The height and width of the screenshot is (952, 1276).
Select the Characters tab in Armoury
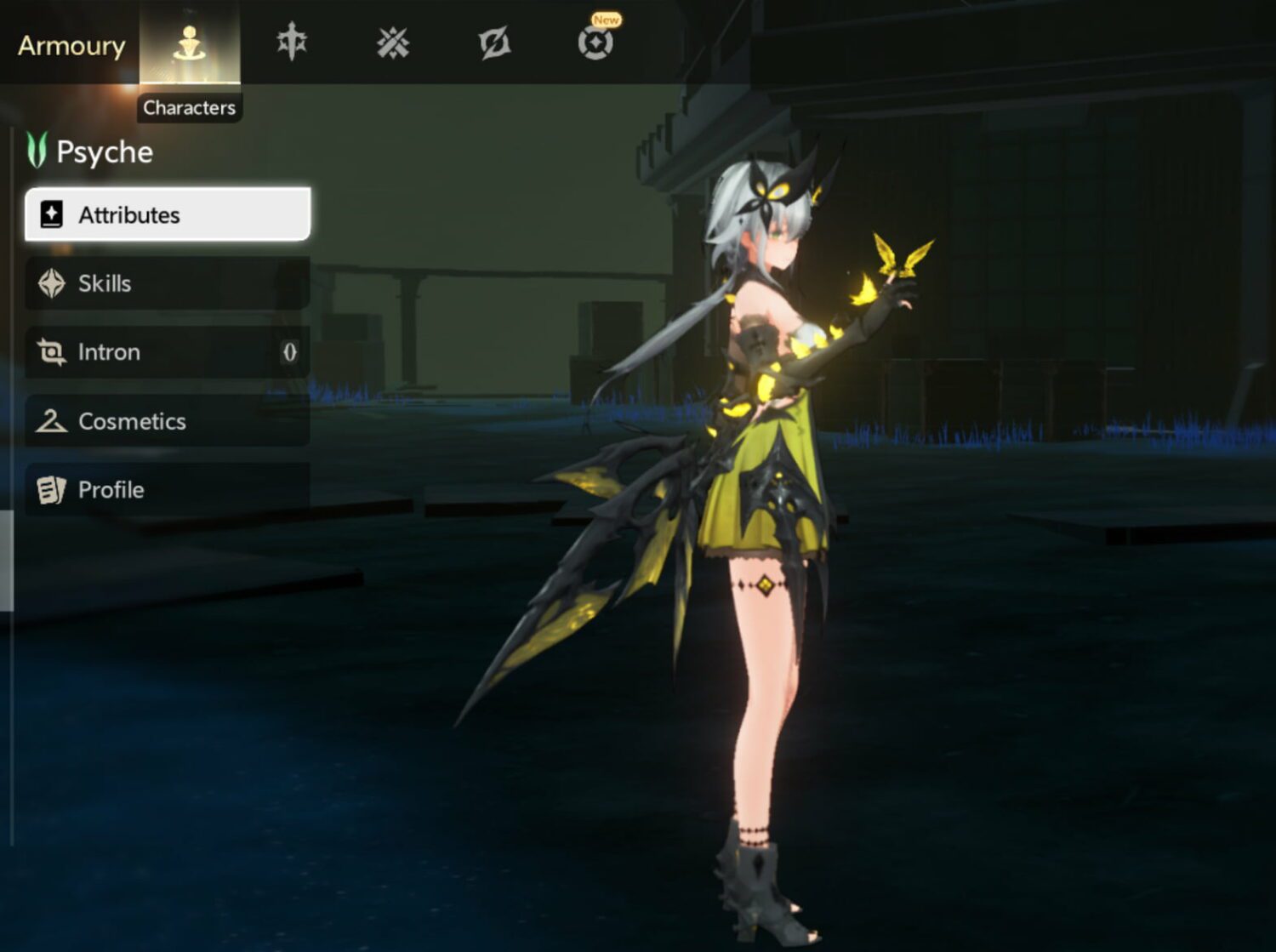[x=189, y=43]
